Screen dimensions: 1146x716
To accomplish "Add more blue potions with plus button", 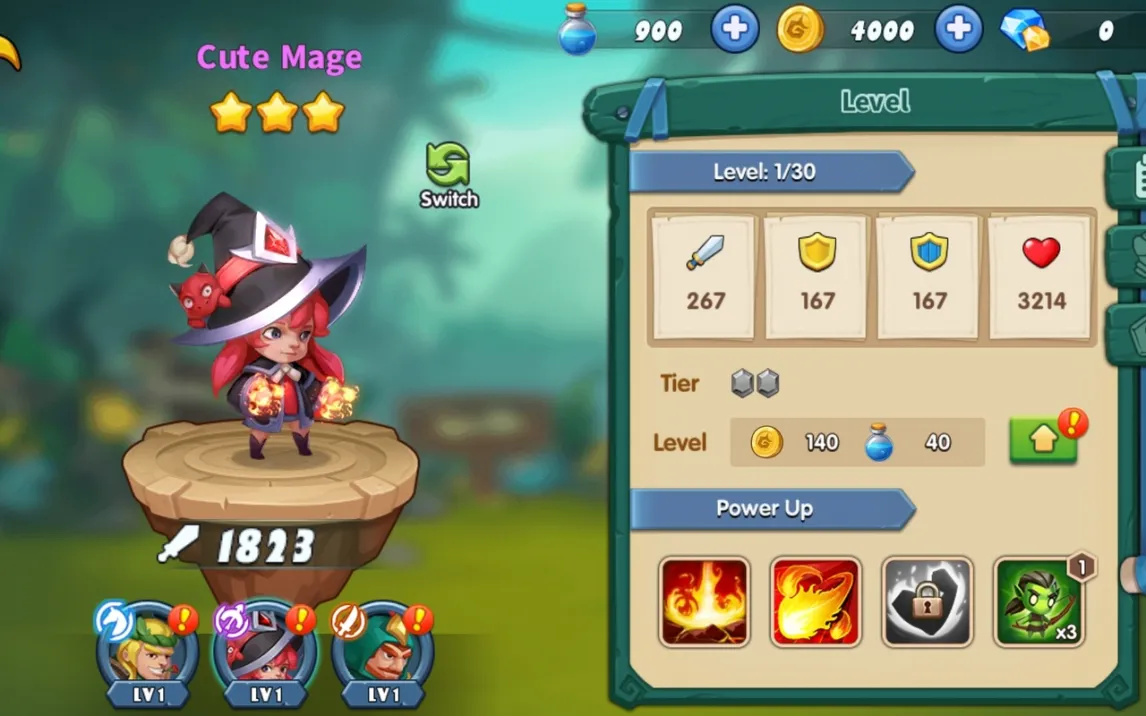I will click(x=734, y=29).
